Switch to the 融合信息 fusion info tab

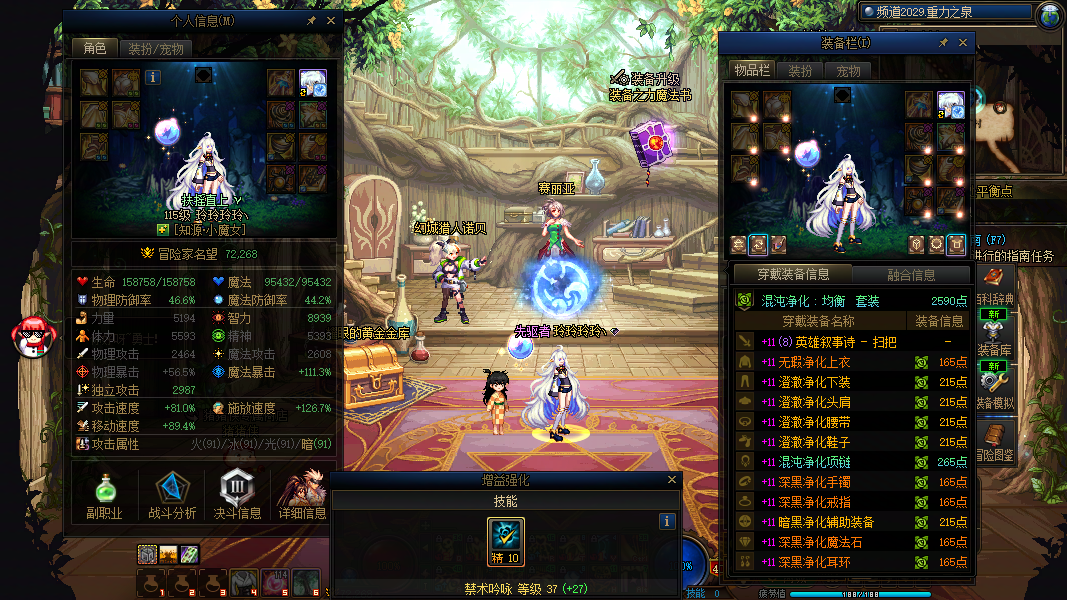pyautogui.click(x=911, y=274)
